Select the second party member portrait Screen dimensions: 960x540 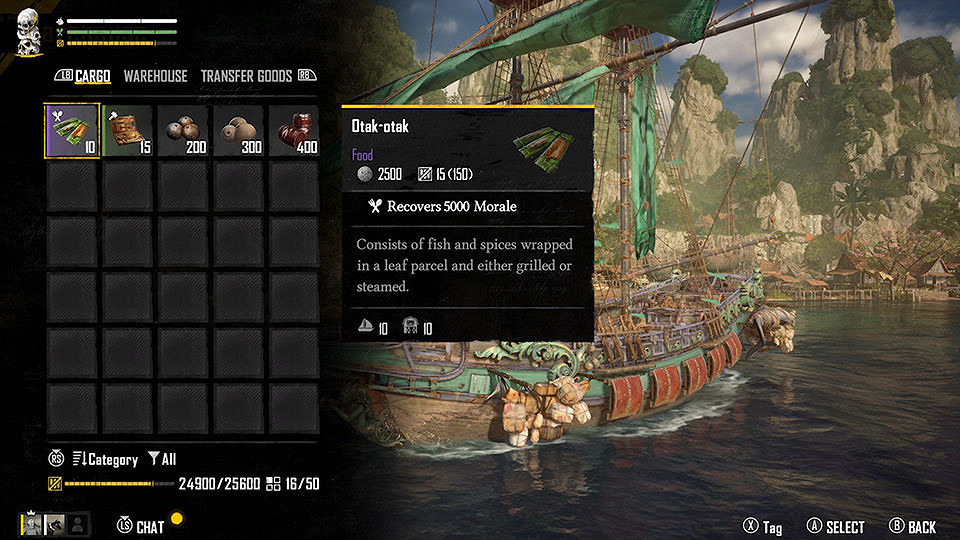pos(54,523)
